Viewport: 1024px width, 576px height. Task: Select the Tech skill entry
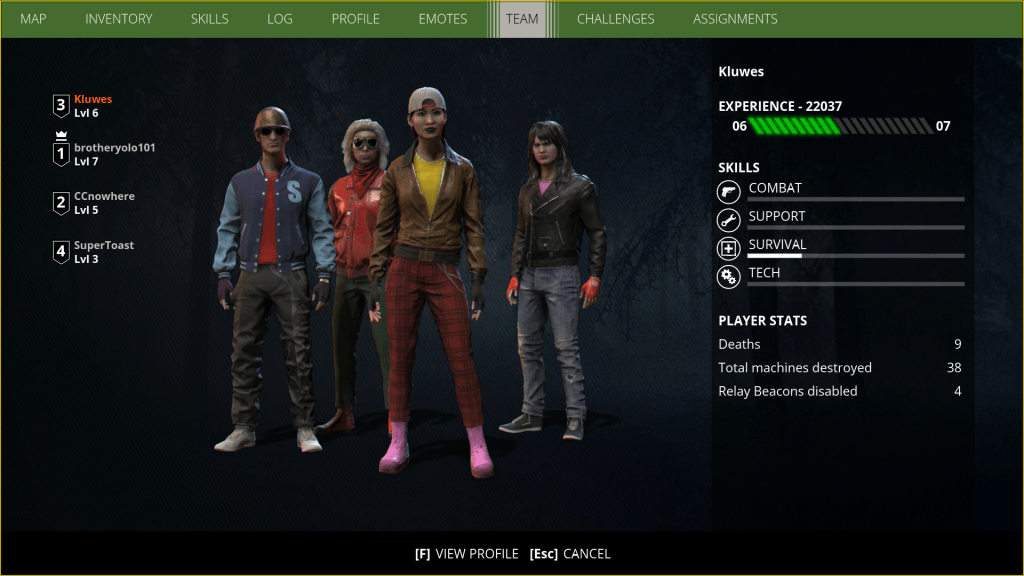[x=765, y=273]
